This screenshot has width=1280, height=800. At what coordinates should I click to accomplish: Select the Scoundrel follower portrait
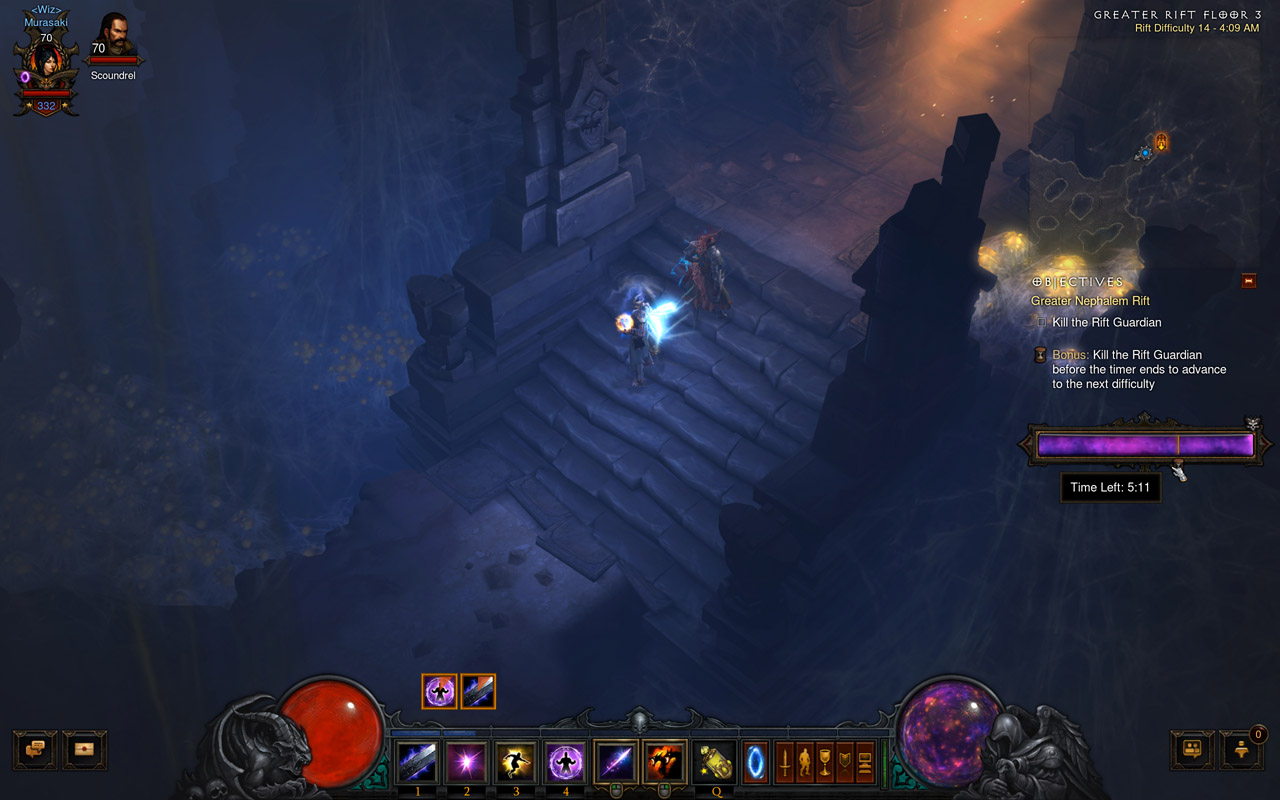point(116,36)
